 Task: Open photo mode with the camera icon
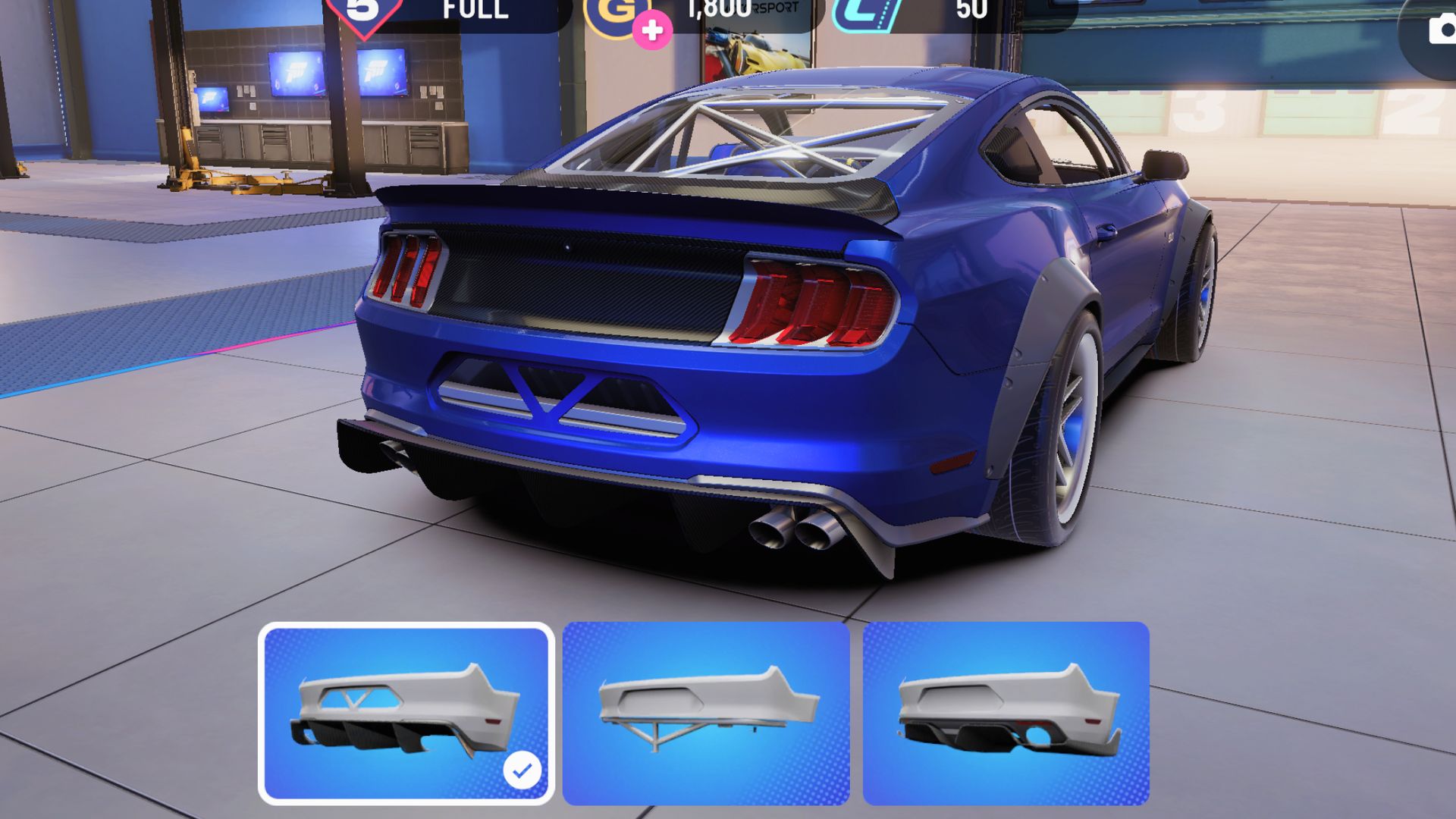tap(1439, 30)
